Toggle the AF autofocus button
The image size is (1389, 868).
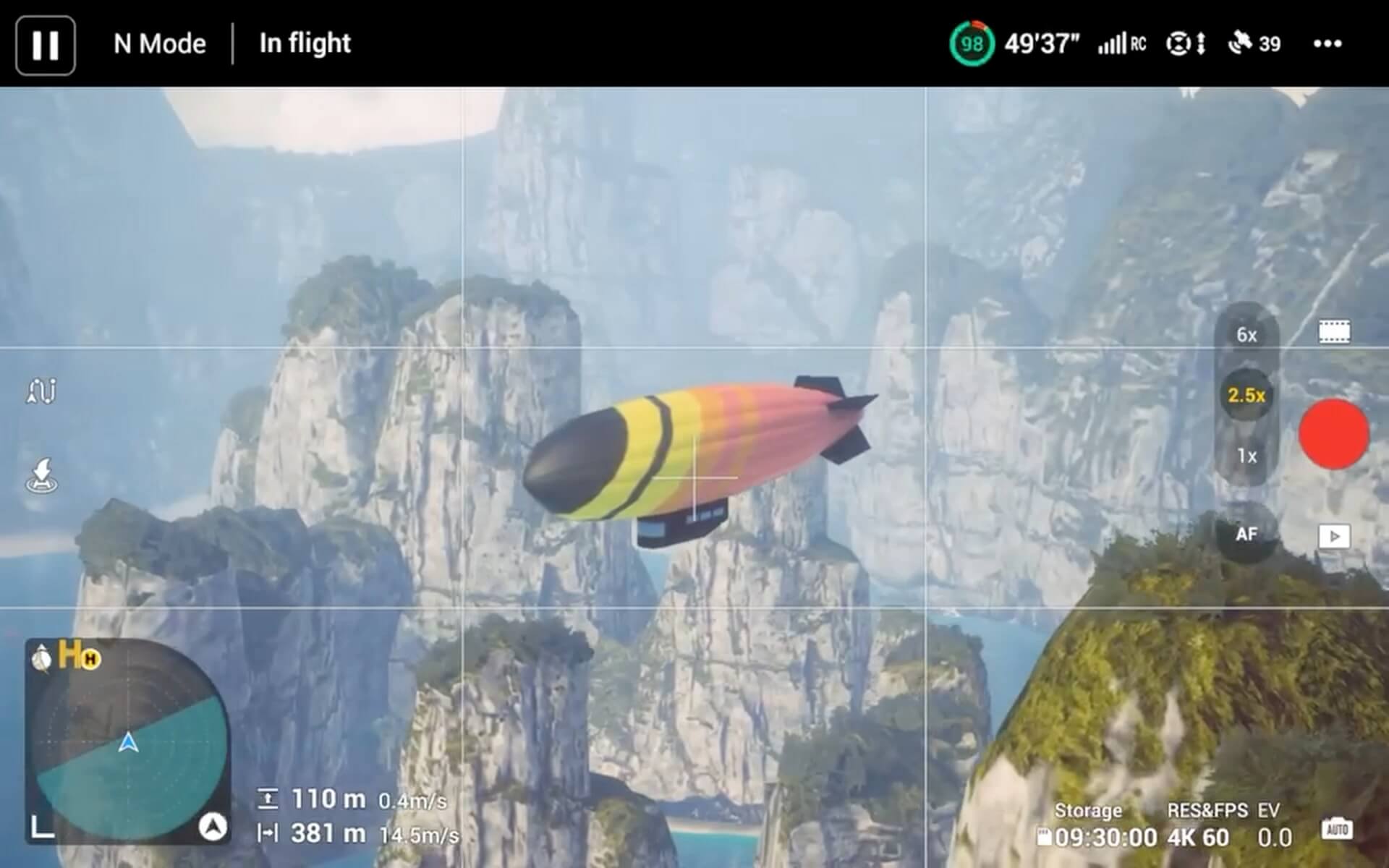1246,535
